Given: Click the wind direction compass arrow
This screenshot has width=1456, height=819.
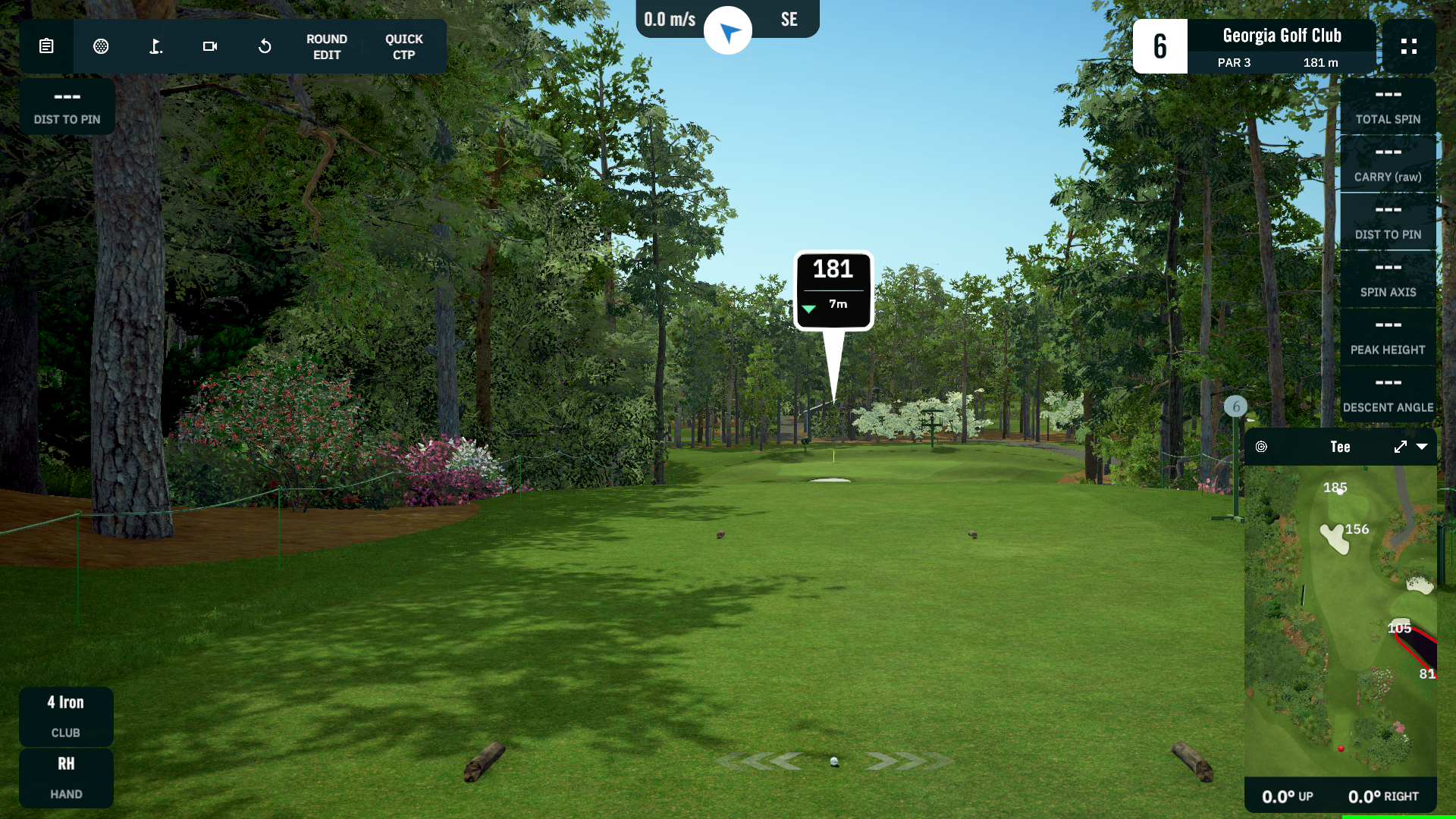Looking at the screenshot, I should point(728,31).
